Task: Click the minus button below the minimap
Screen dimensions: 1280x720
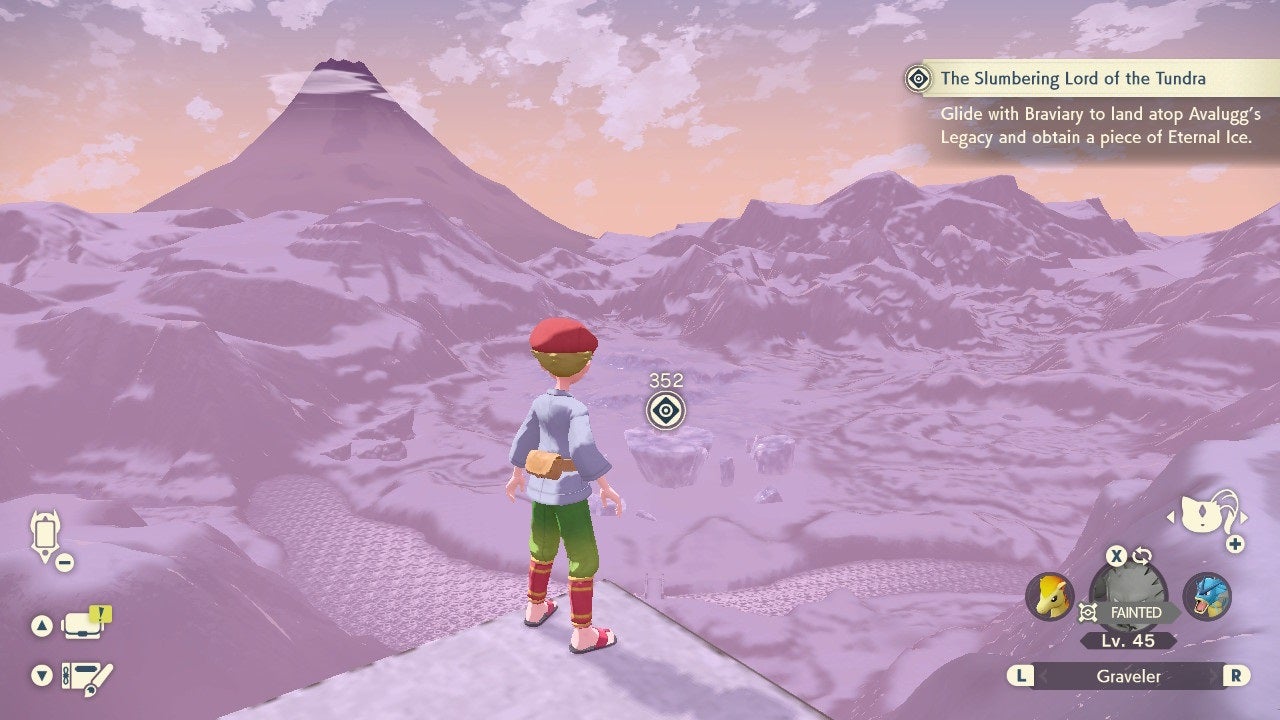Action: [63, 561]
